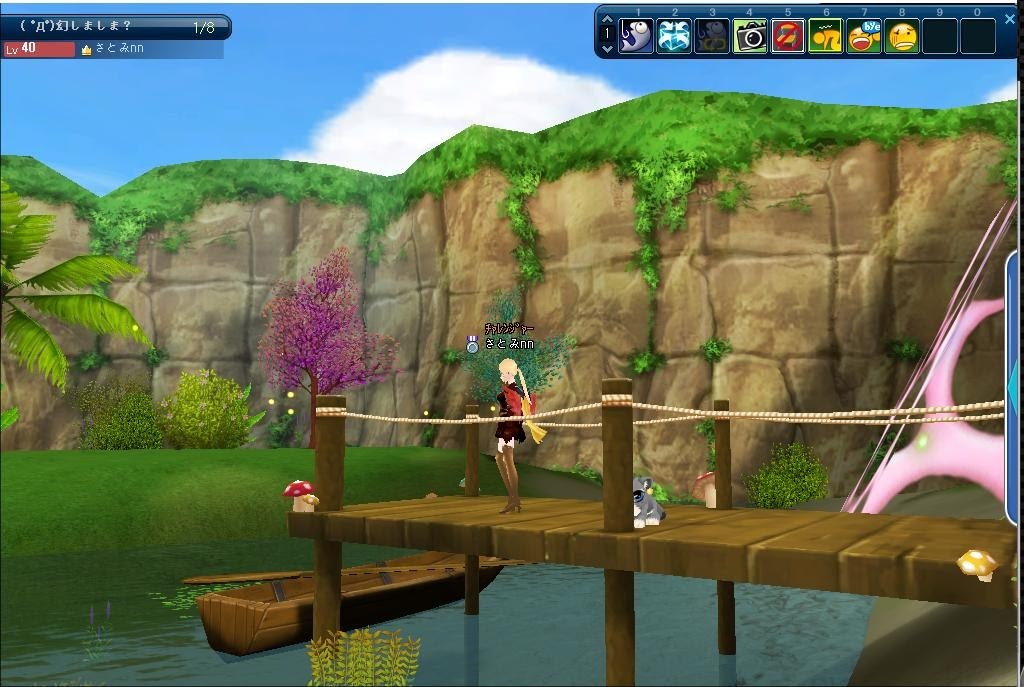Switch hotbar page with the up arrow

[x=606, y=20]
